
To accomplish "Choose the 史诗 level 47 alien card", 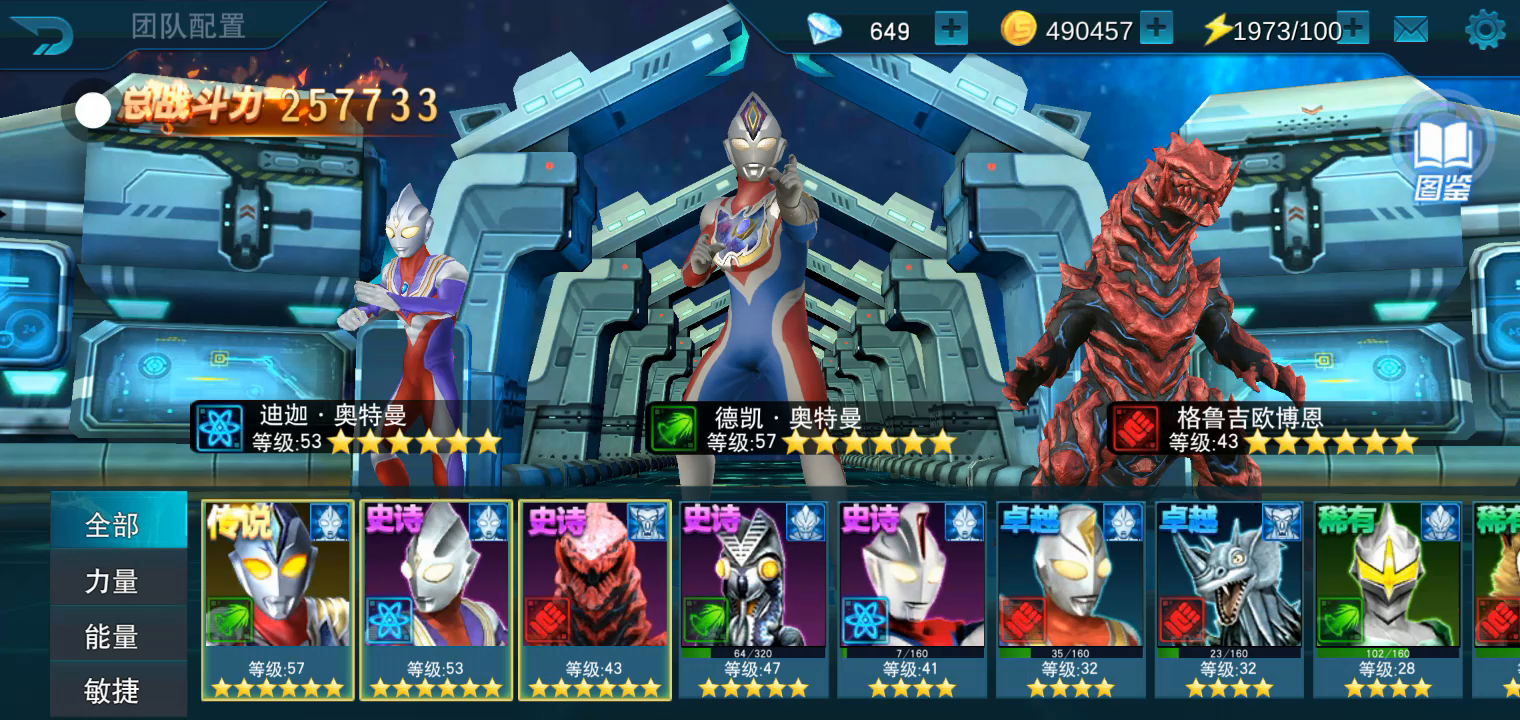I will (754, 598).
